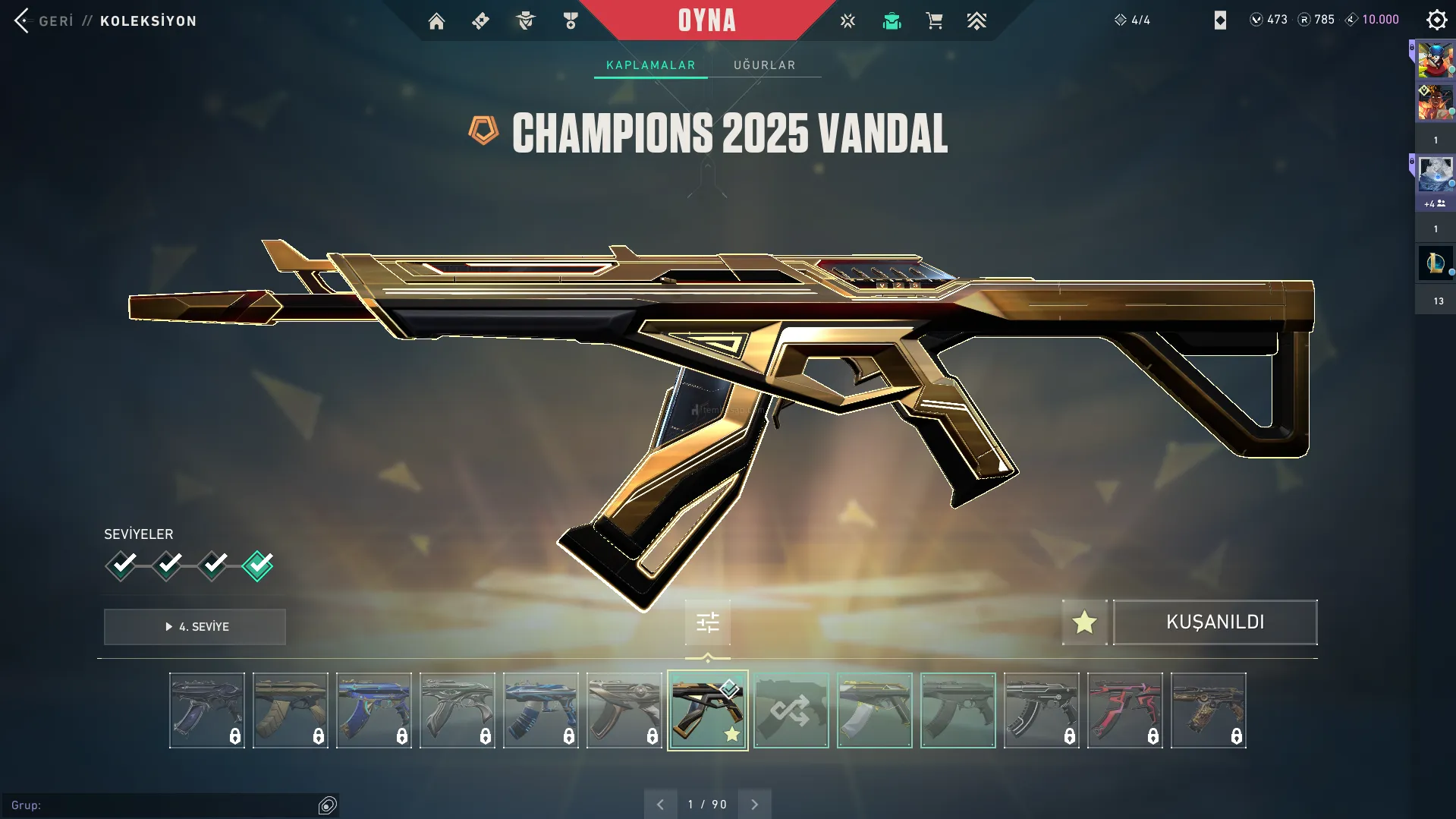
Task: Go to the next skin page
Action: point(754,805)
